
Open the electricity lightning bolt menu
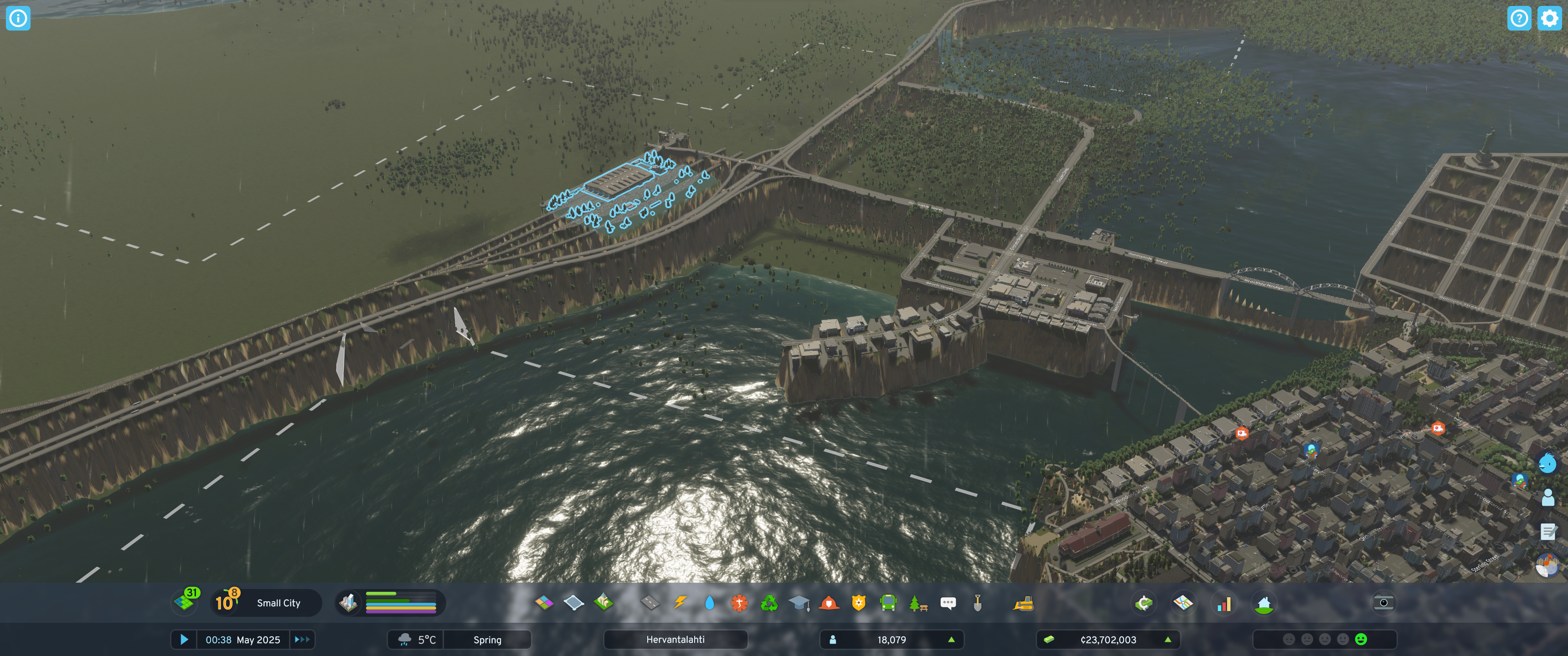coord(680,603)
